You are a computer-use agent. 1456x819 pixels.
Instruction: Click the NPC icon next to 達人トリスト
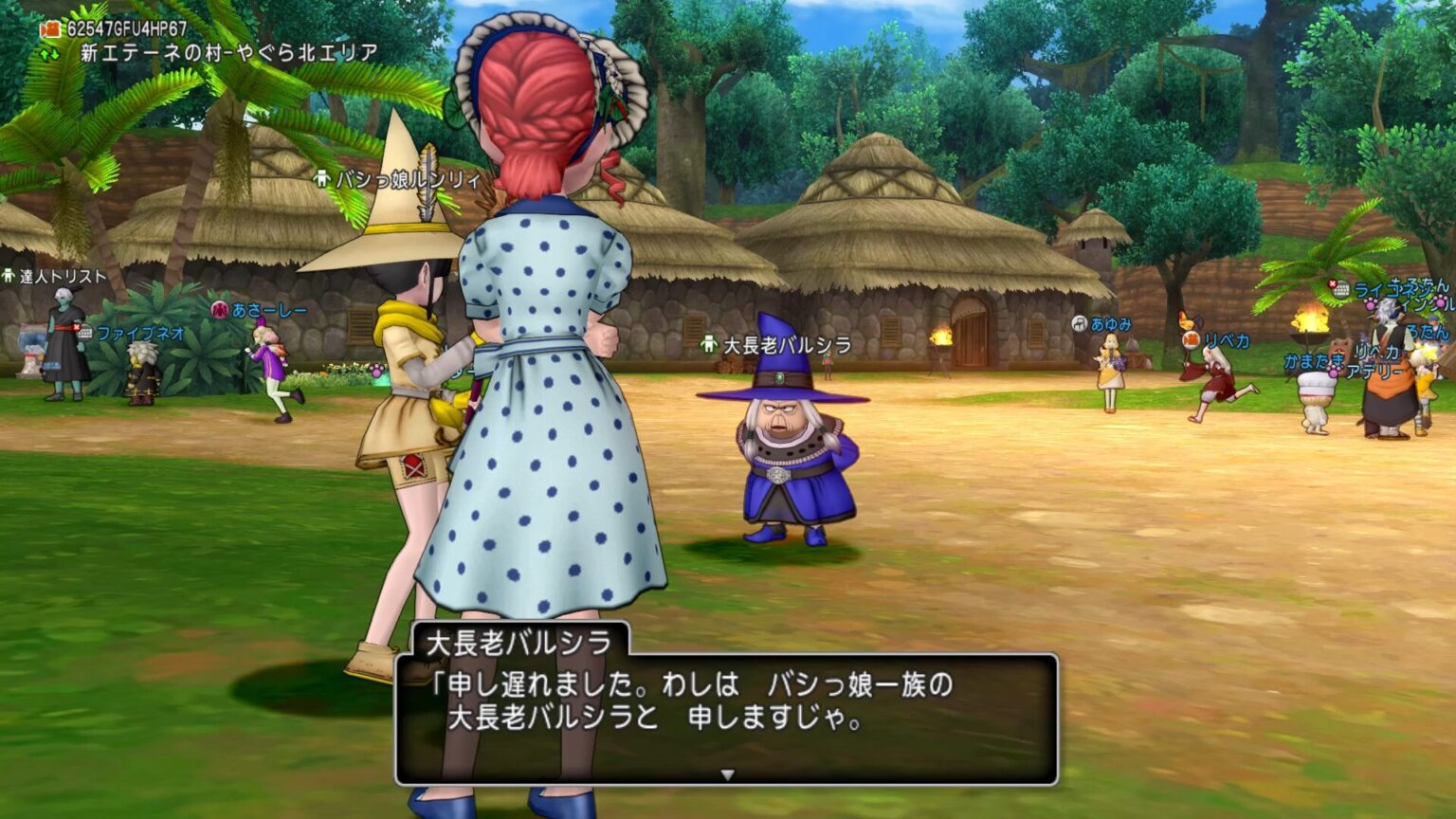pos(9,277)
